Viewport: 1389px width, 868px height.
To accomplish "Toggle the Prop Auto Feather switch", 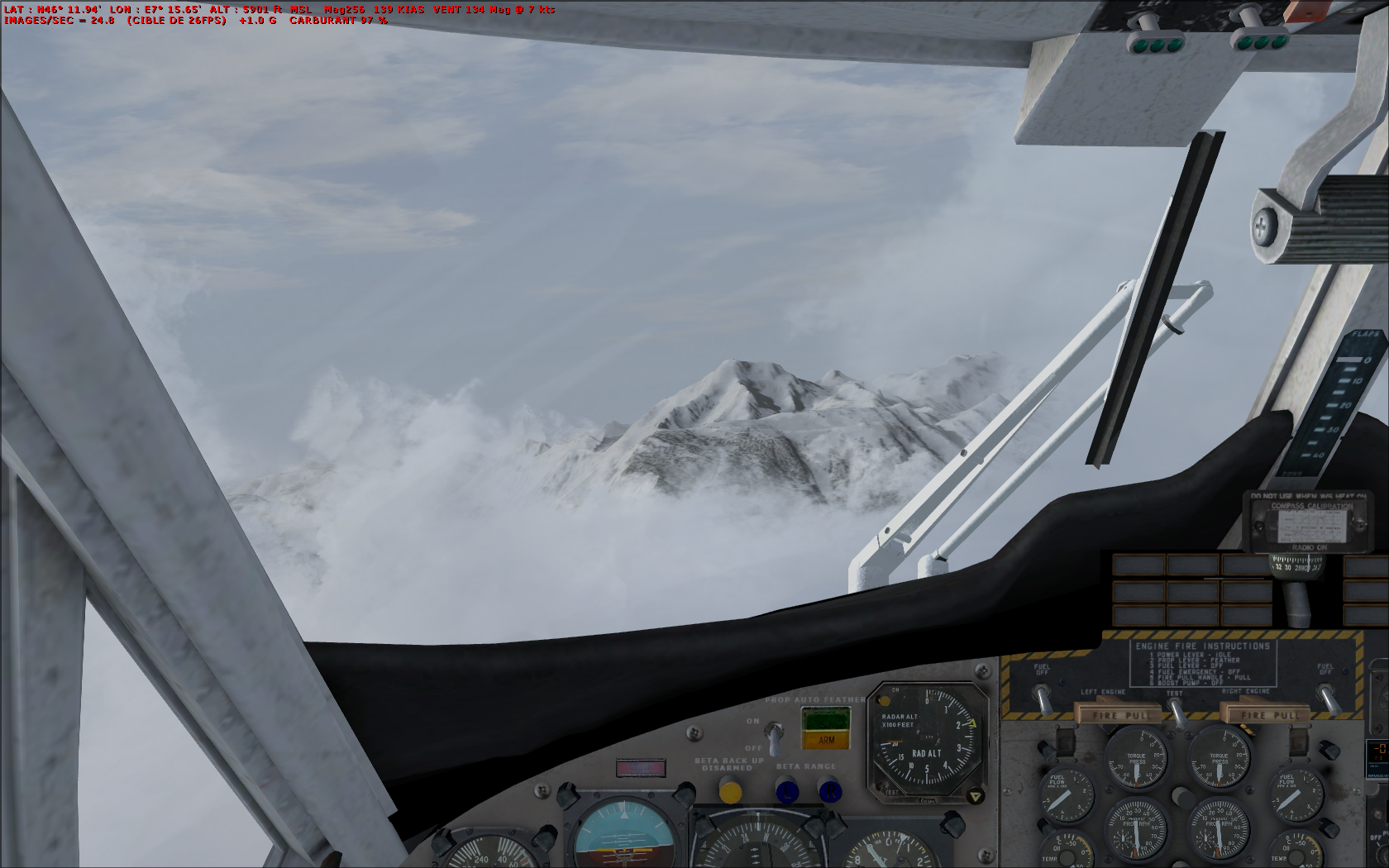I will click(x=774, y=736).
